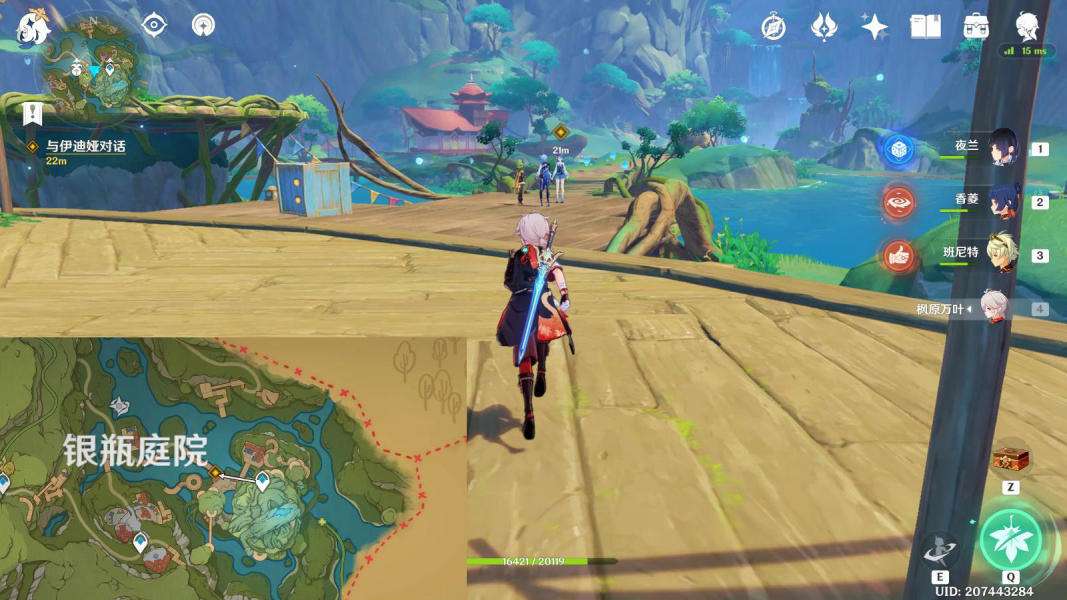This screenshot has width=1067, height=600.
Task: Open the open-book handbook icon
Action: pyautogui.click(x=925, y=27)
